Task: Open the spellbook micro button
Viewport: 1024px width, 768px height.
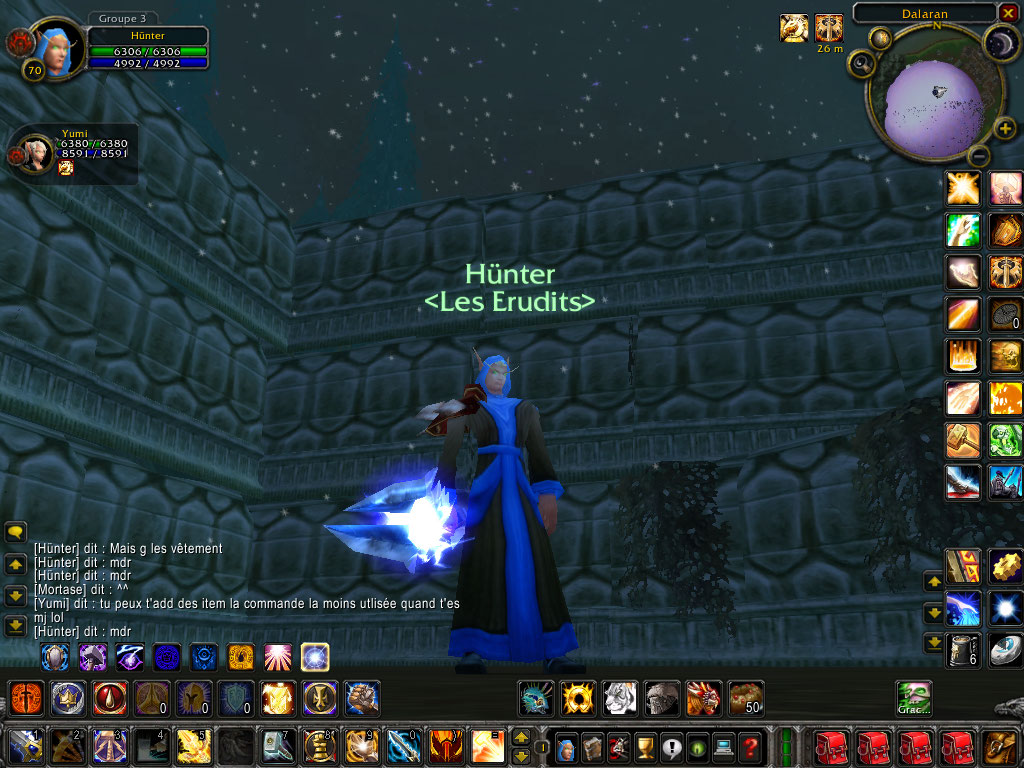Action: coord(592,747)
